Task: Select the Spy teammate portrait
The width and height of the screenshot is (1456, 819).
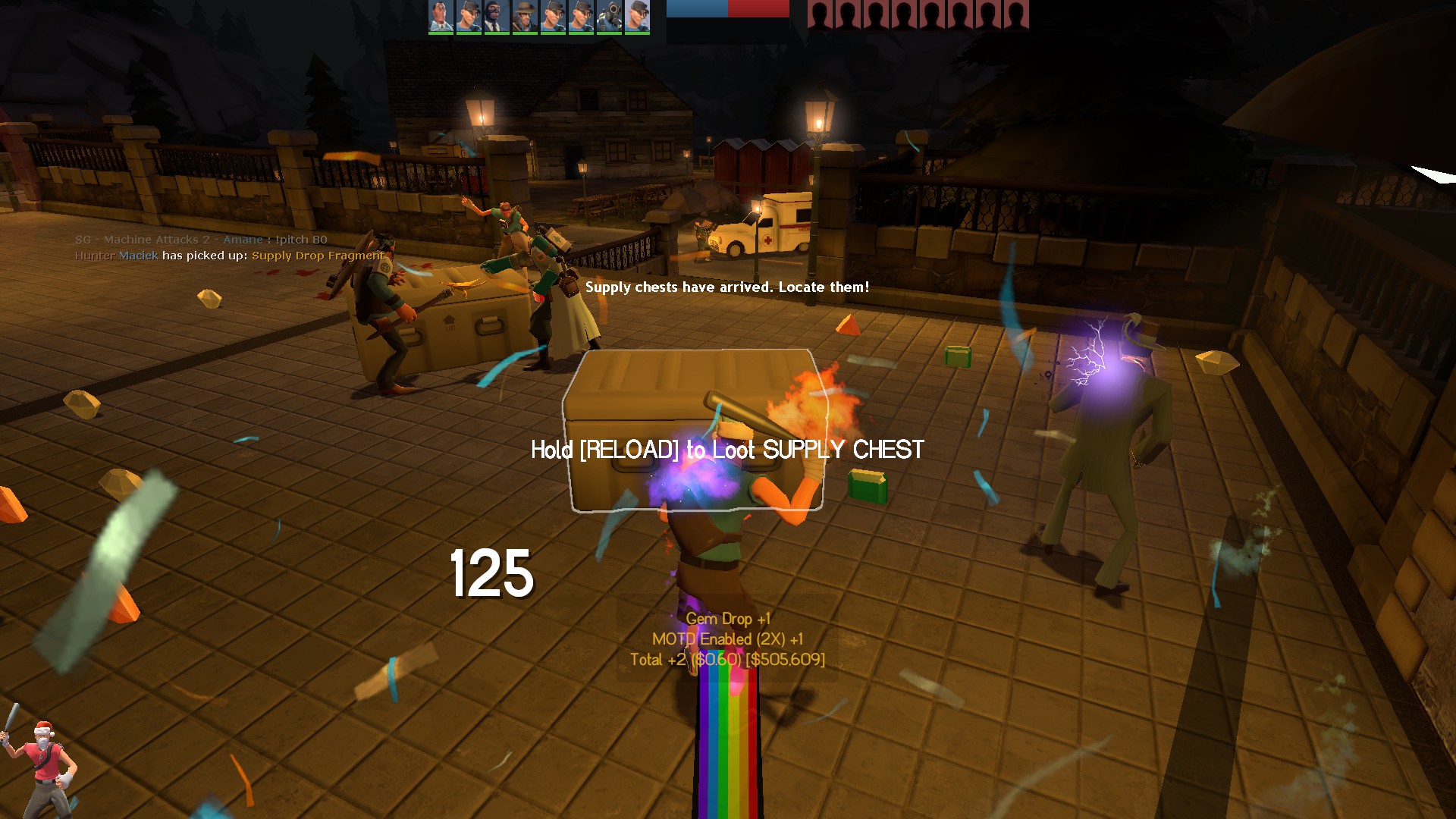Action: (497, 16)
